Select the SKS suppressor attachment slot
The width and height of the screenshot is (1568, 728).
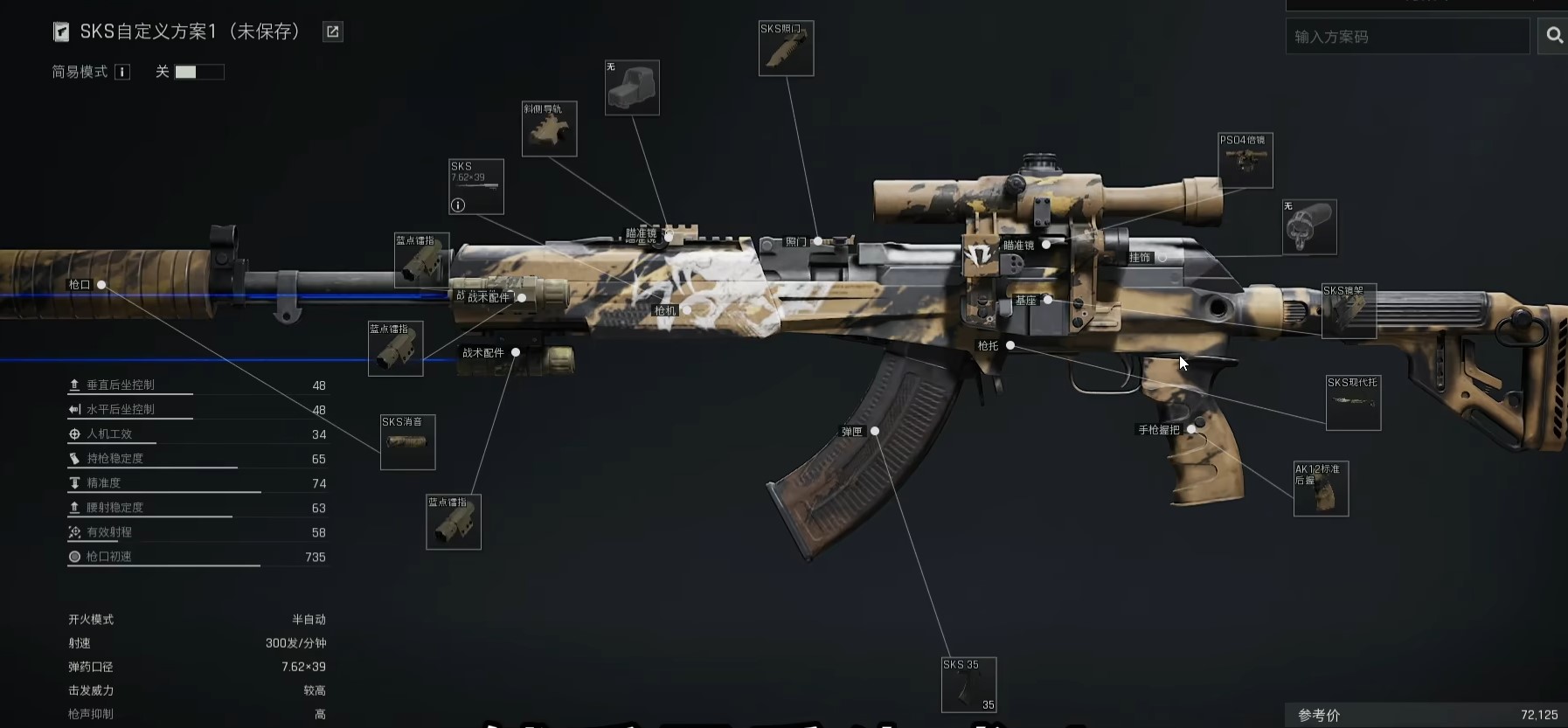click(407, 442)
